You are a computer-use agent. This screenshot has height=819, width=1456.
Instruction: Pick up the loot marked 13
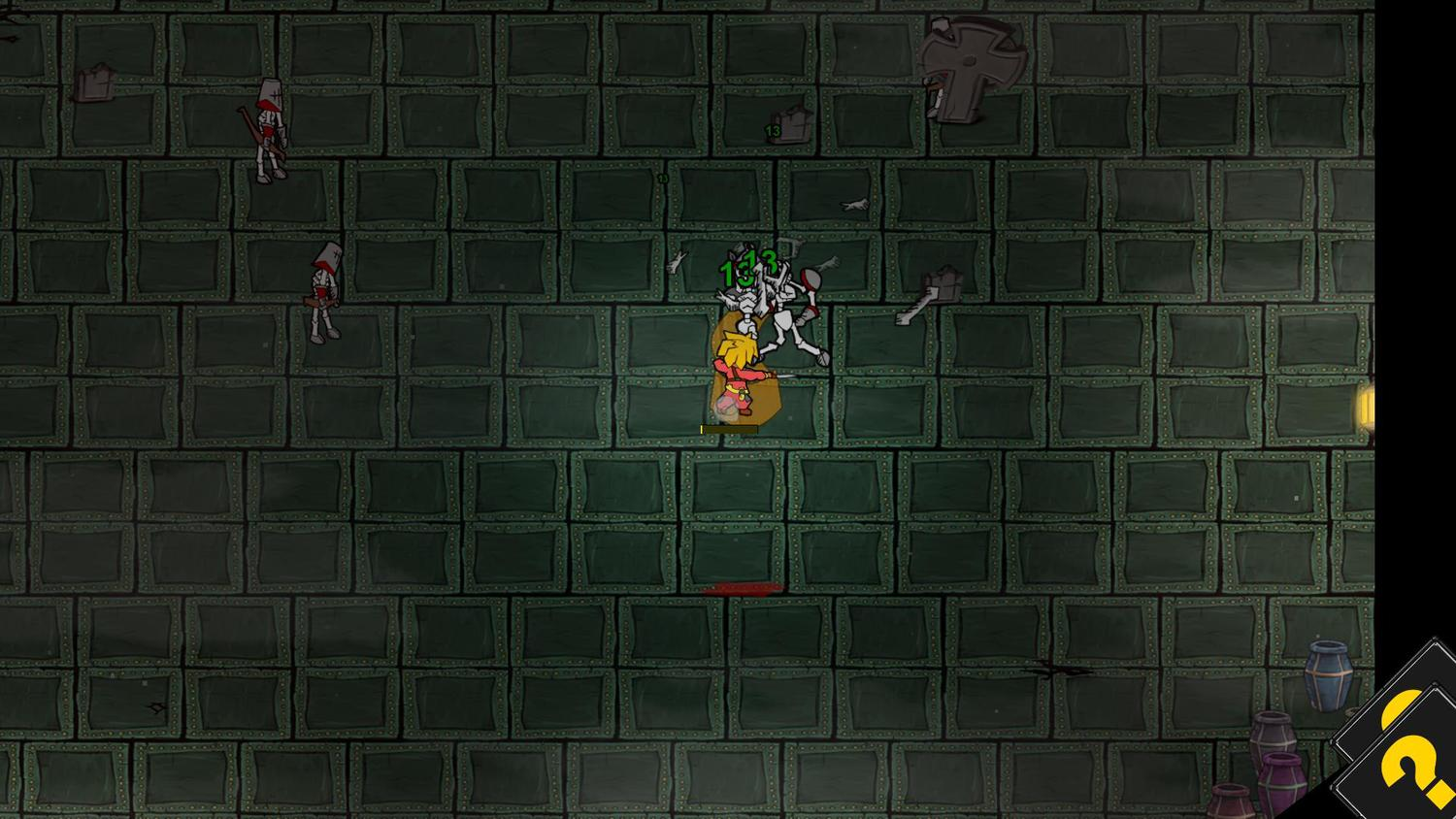coord(784,126)
